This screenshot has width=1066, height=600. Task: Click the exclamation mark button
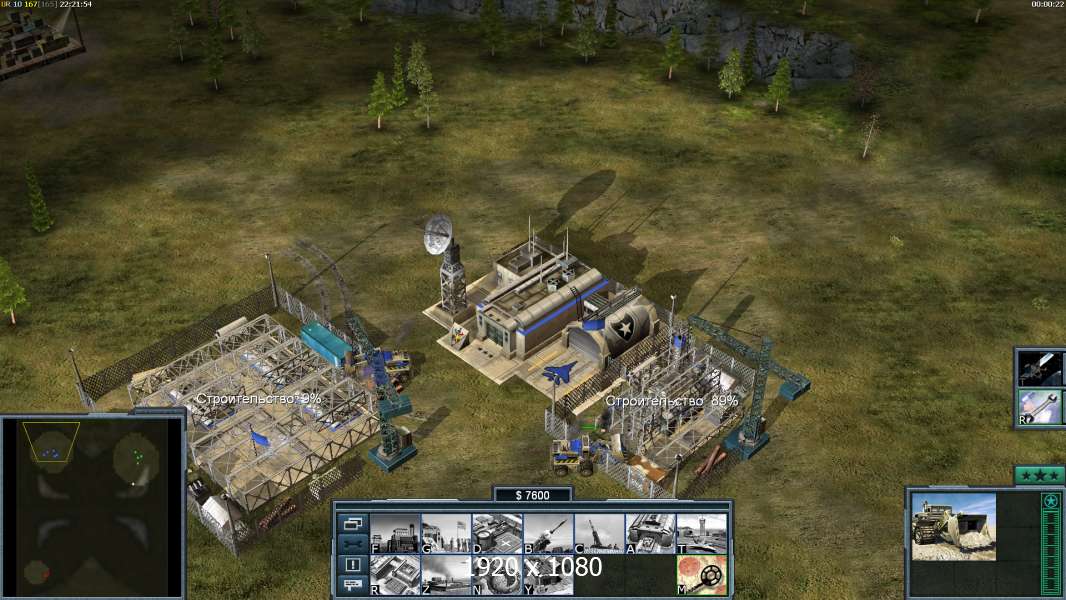click(352, 564)
